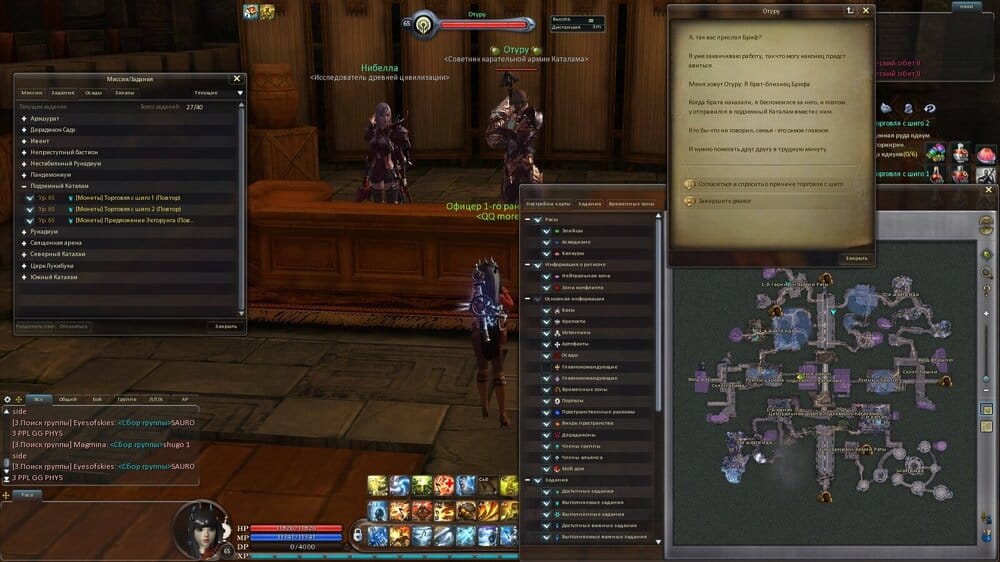Select quest Торговля с шиго 1 (Повтор)
1000x562 pixels.
point(128,198)
